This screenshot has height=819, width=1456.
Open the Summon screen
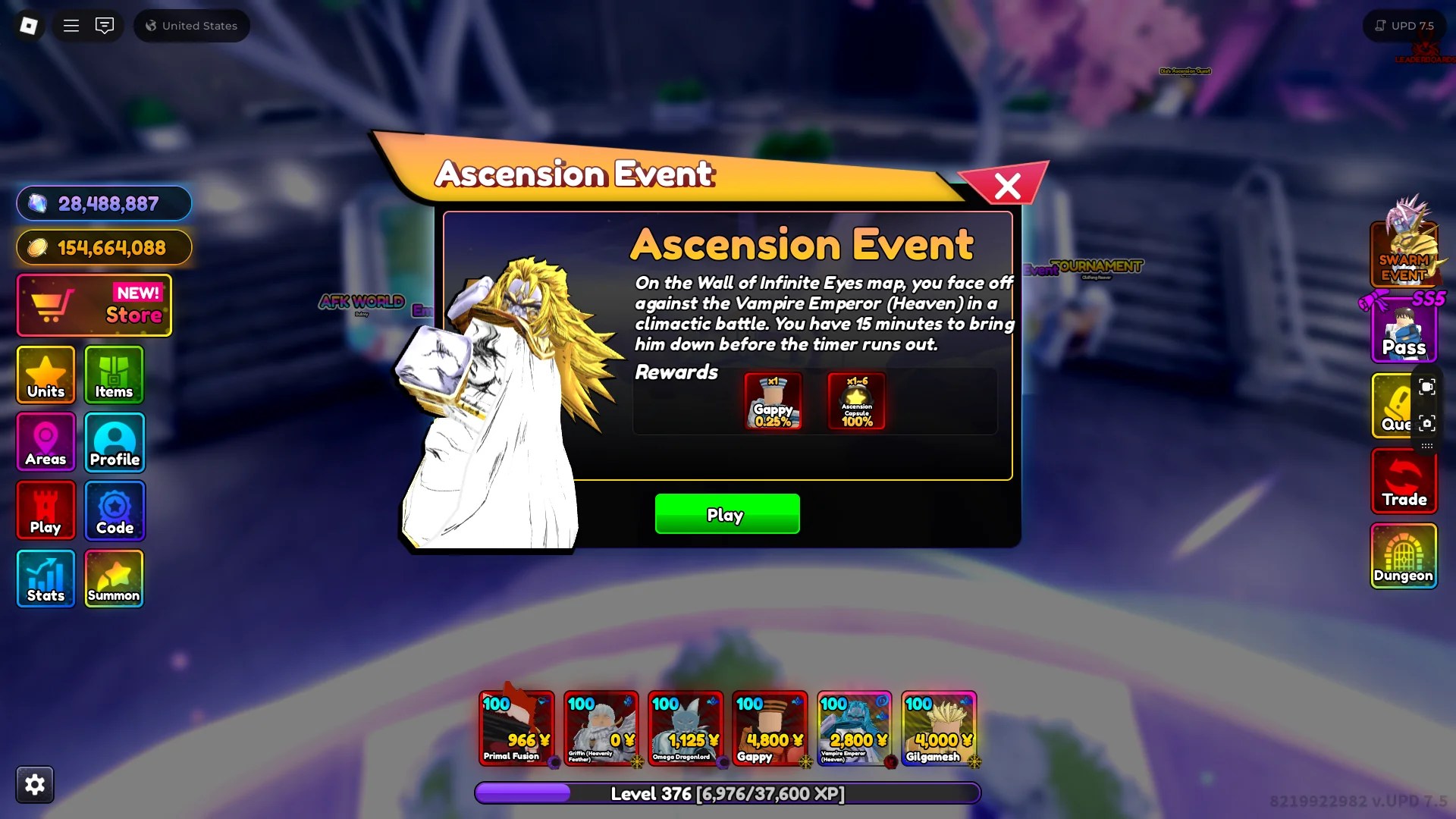coord(114,578)
